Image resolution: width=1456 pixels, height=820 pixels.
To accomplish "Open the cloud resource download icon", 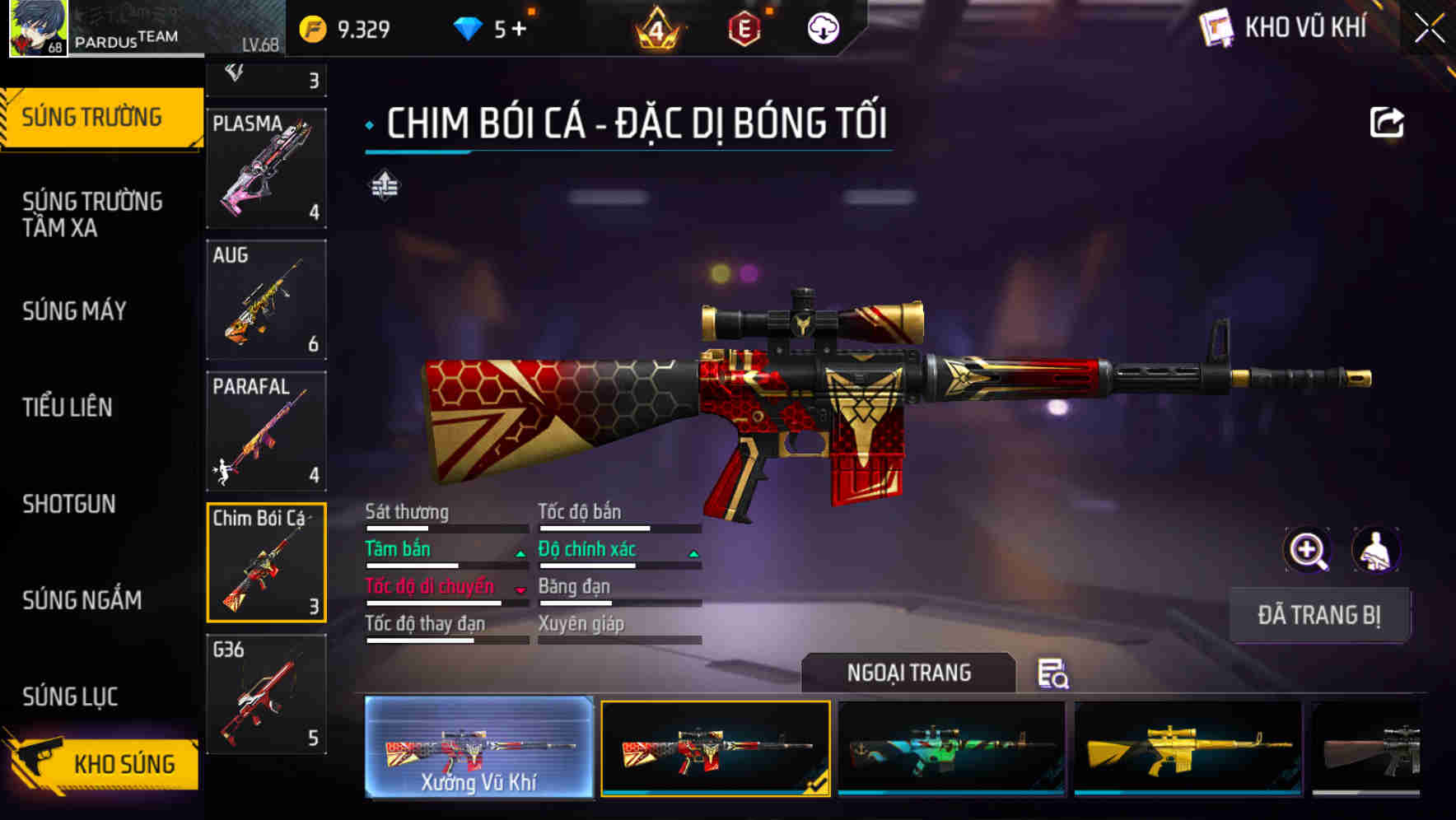I will 822,27.
